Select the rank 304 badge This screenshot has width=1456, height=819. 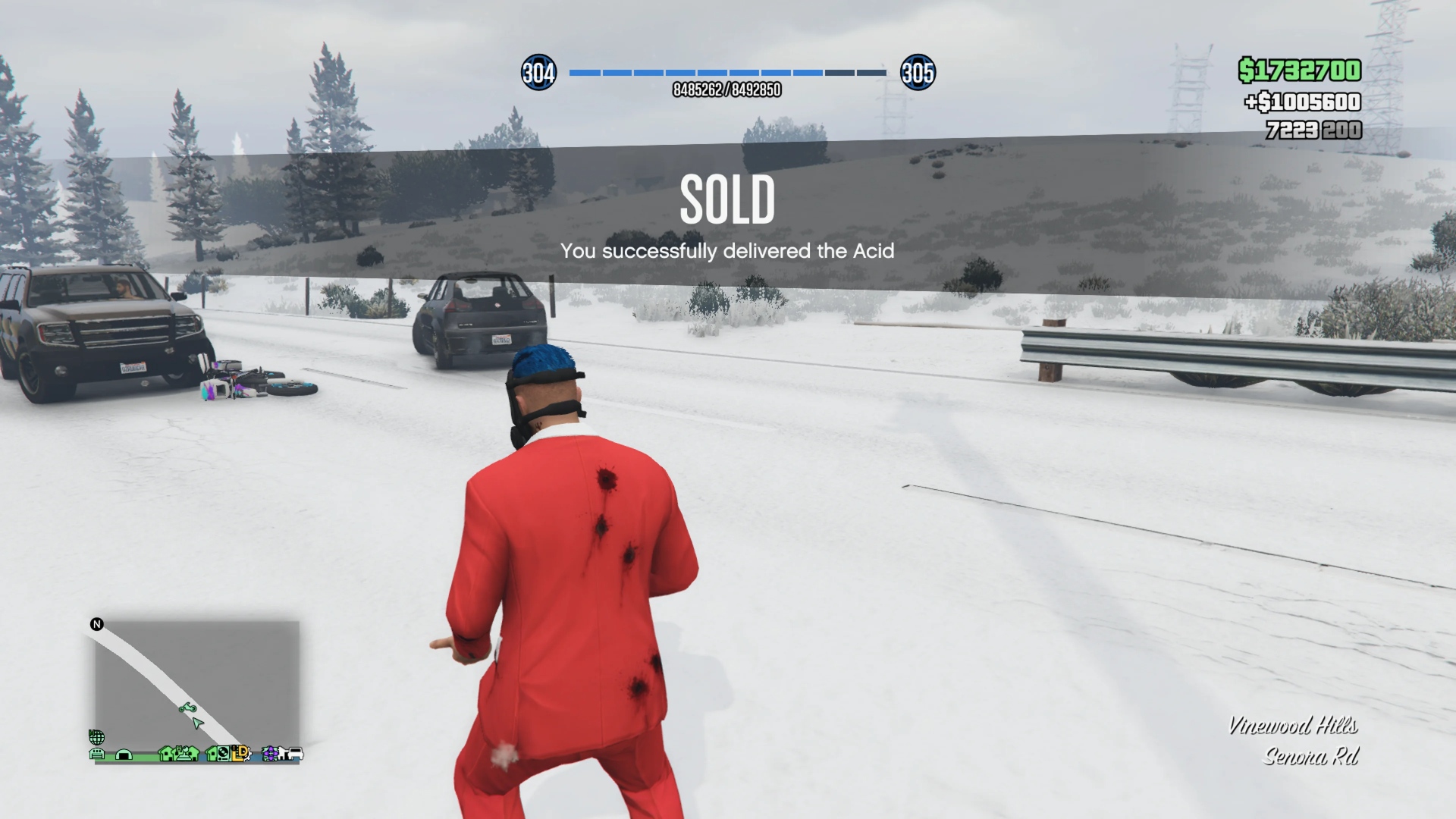point(539,74)
